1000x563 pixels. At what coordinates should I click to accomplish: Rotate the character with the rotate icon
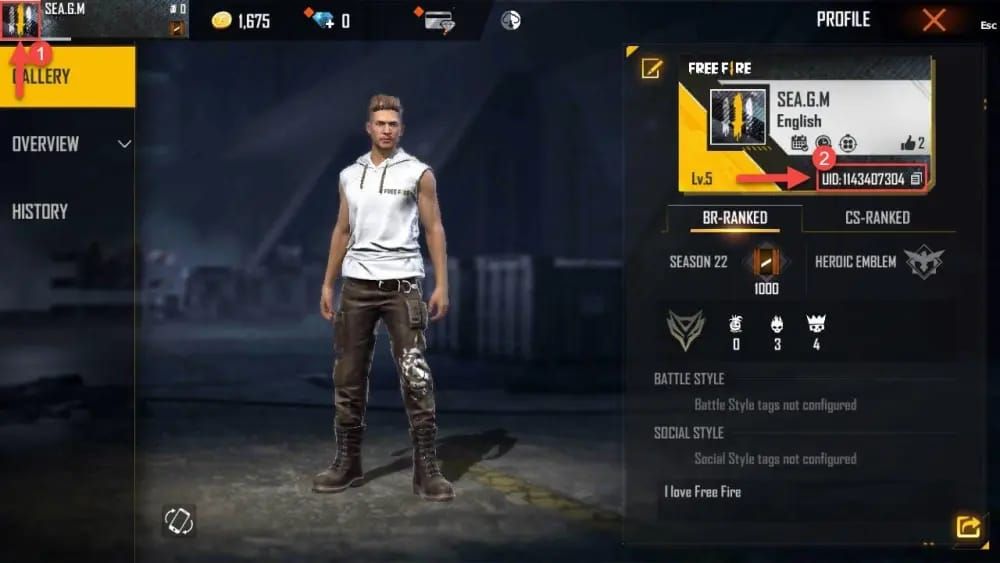[x=179, y=520]
